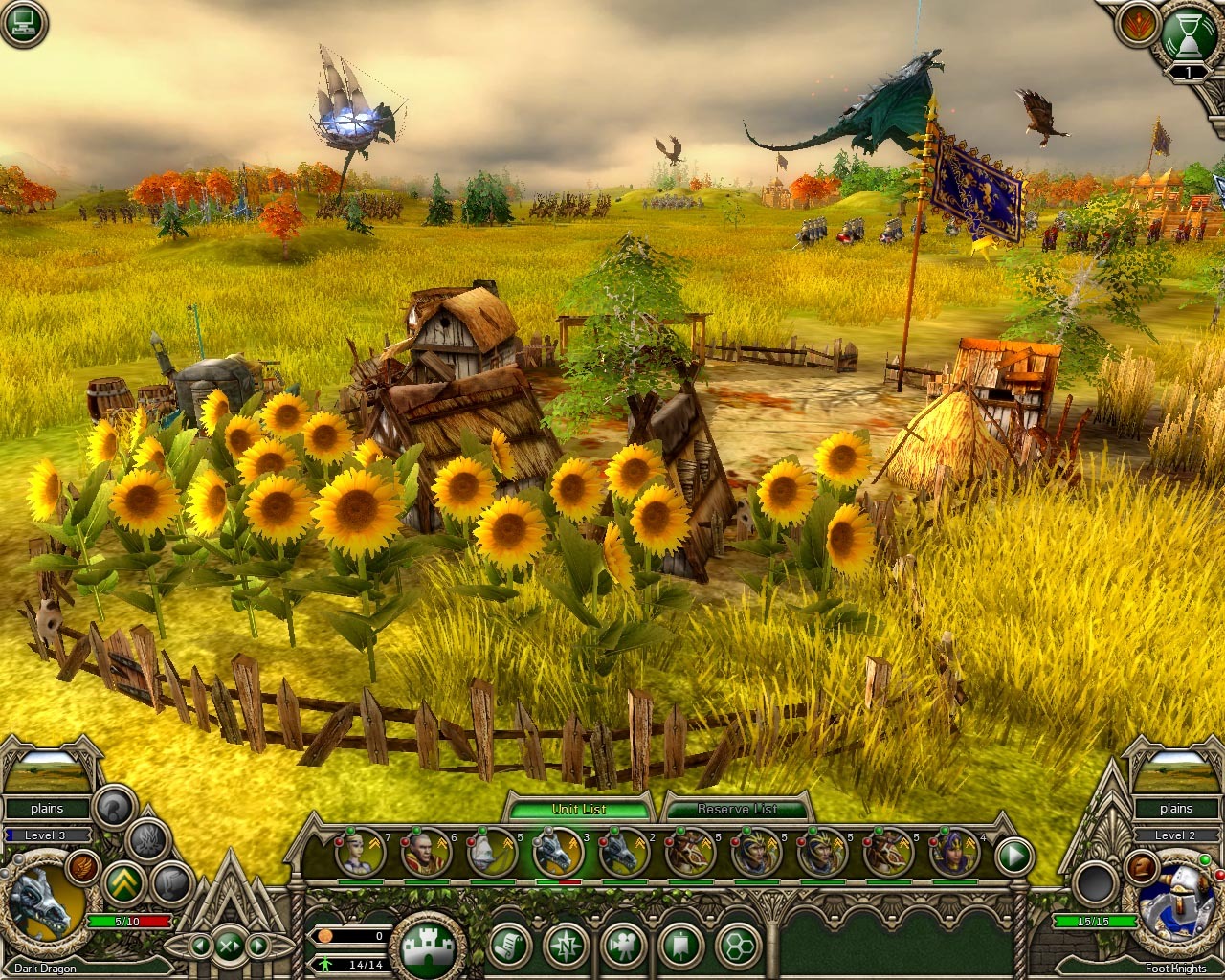Viewport: 1225px width, 980px height.
Task: End the turn with the hourglass button
Action: 1187,34
